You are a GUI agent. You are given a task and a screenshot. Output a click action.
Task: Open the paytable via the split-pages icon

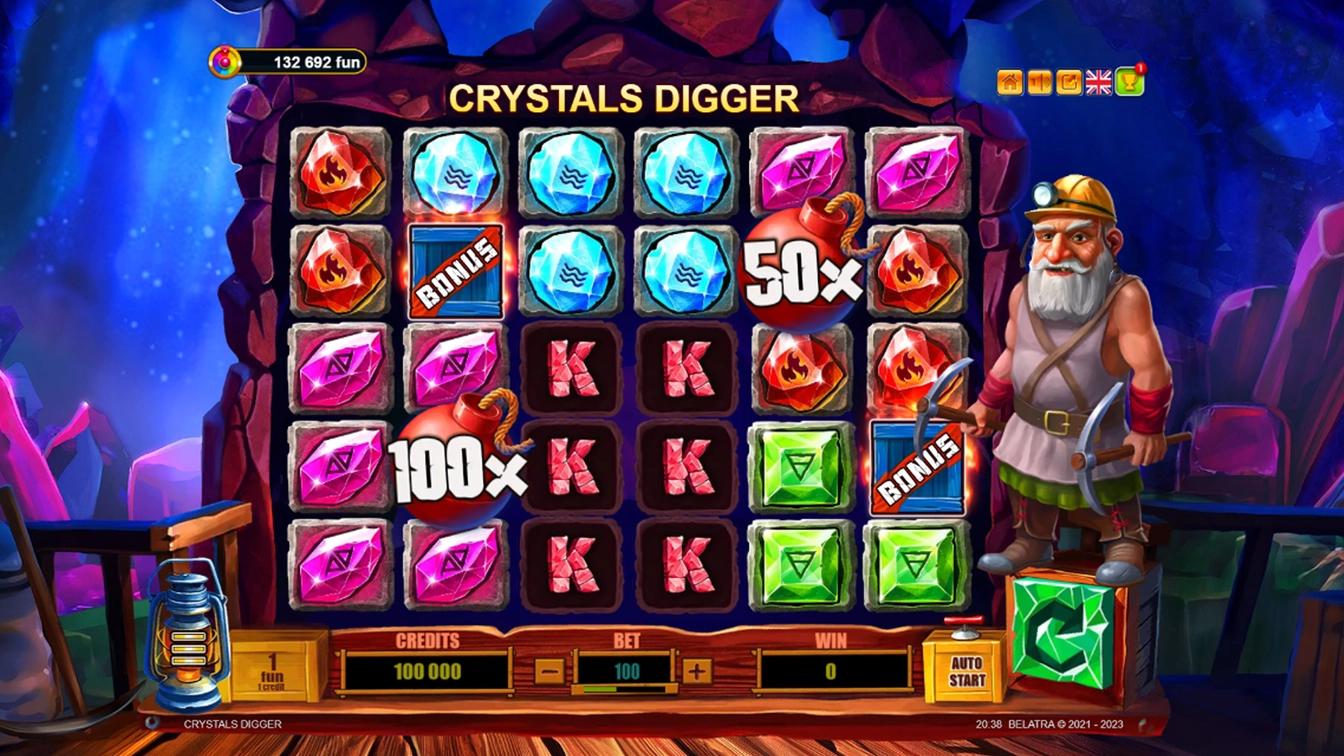(x=1038, y=82)
